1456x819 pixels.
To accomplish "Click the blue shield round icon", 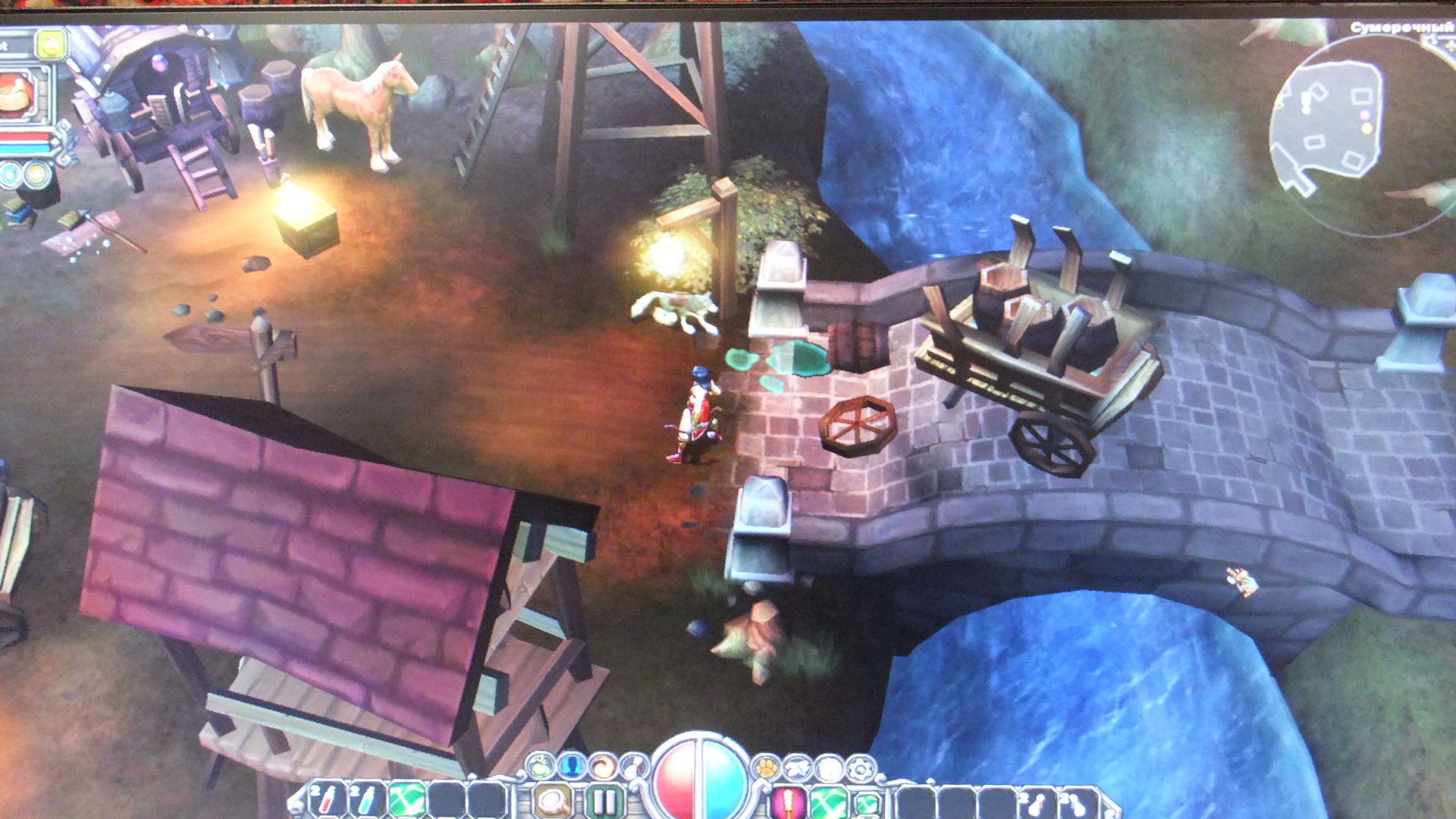I will point(11,175).
